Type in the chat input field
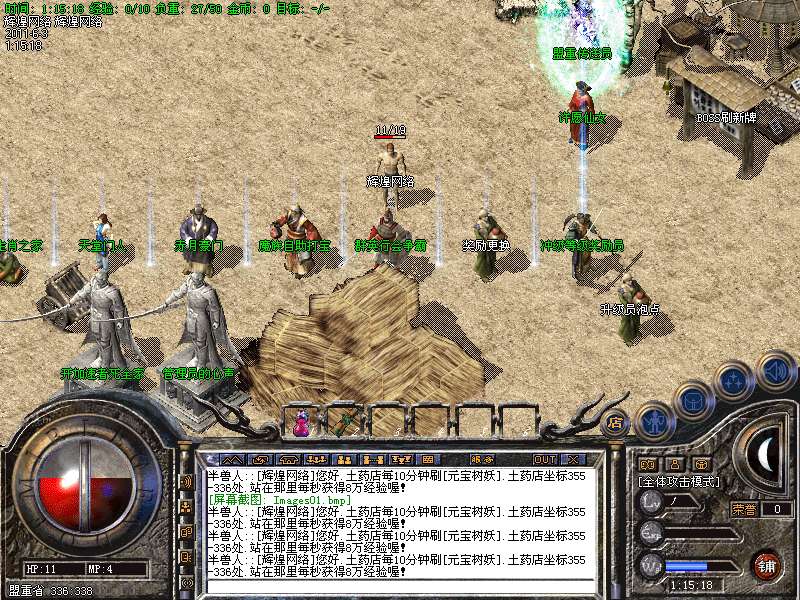Image resolution: width=800 pixels, height=600 pixels. (x=400, y=590)
